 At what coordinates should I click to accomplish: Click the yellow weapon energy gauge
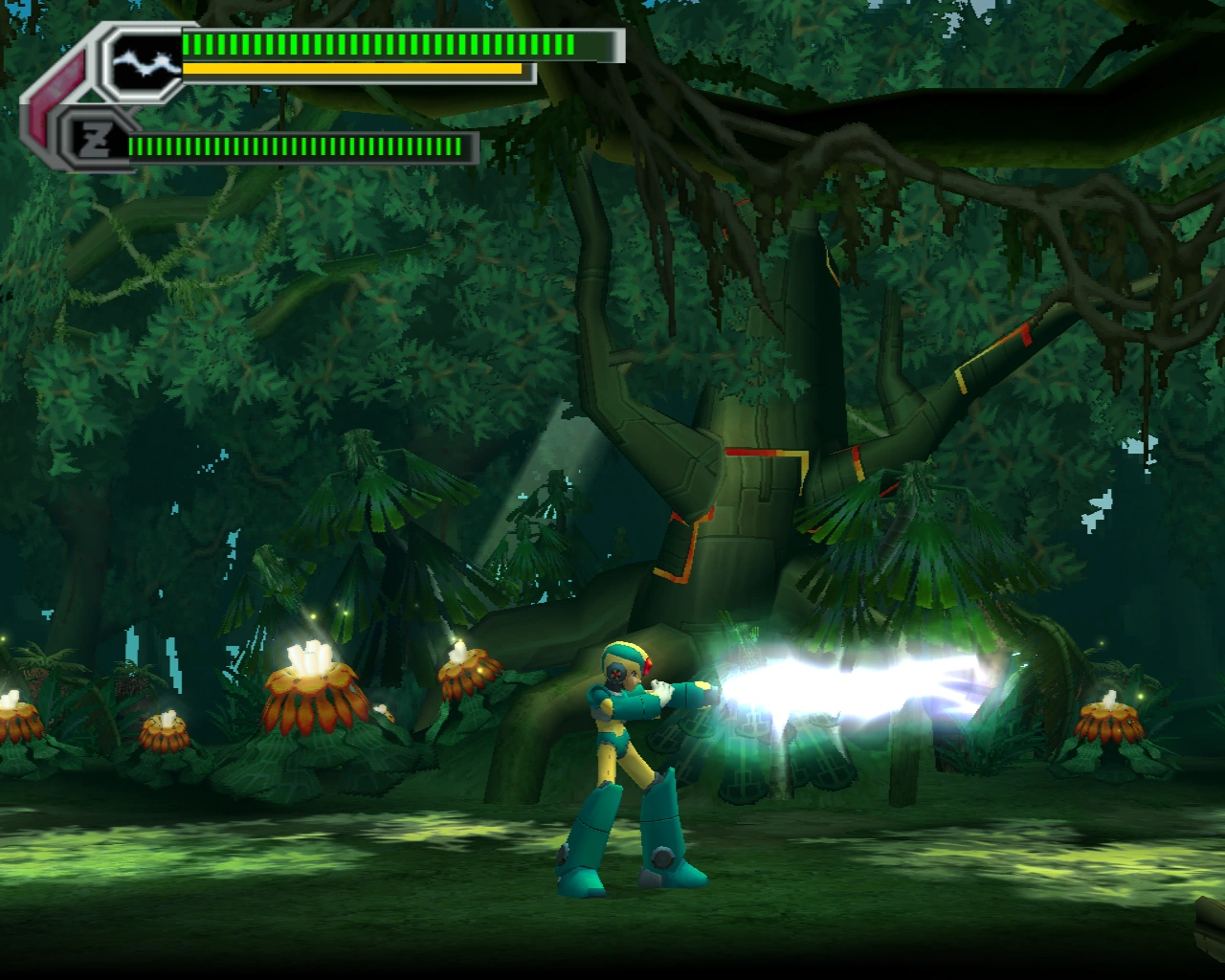coord(354,69)
